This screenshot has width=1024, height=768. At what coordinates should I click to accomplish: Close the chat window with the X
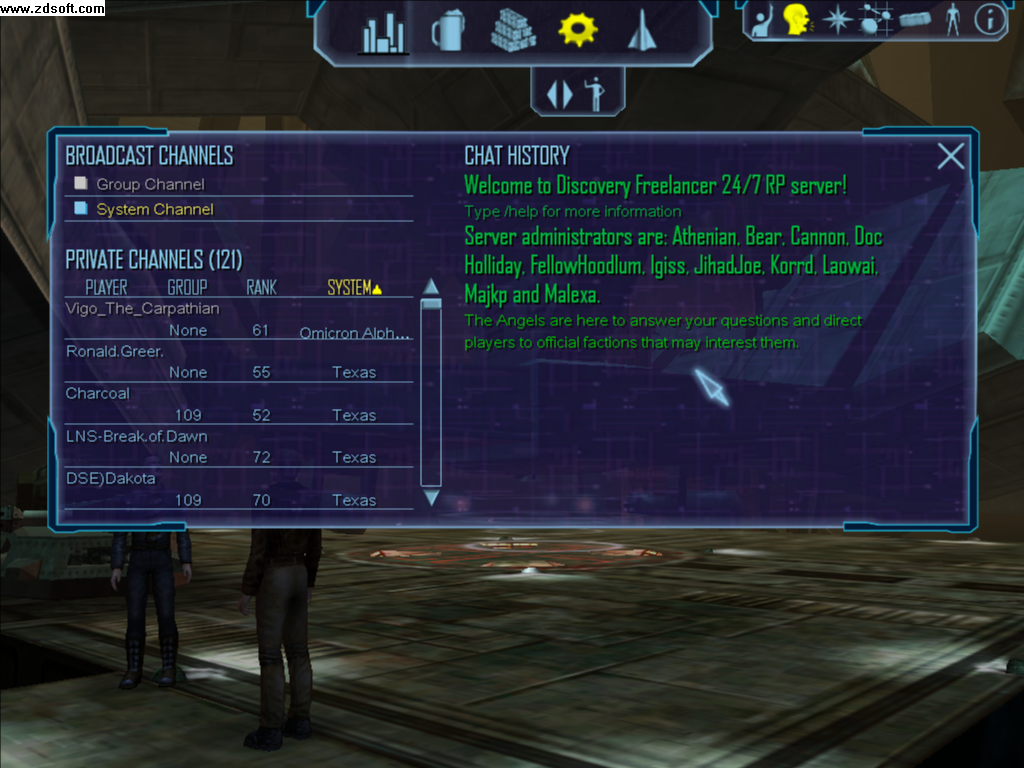coord(950,156)
